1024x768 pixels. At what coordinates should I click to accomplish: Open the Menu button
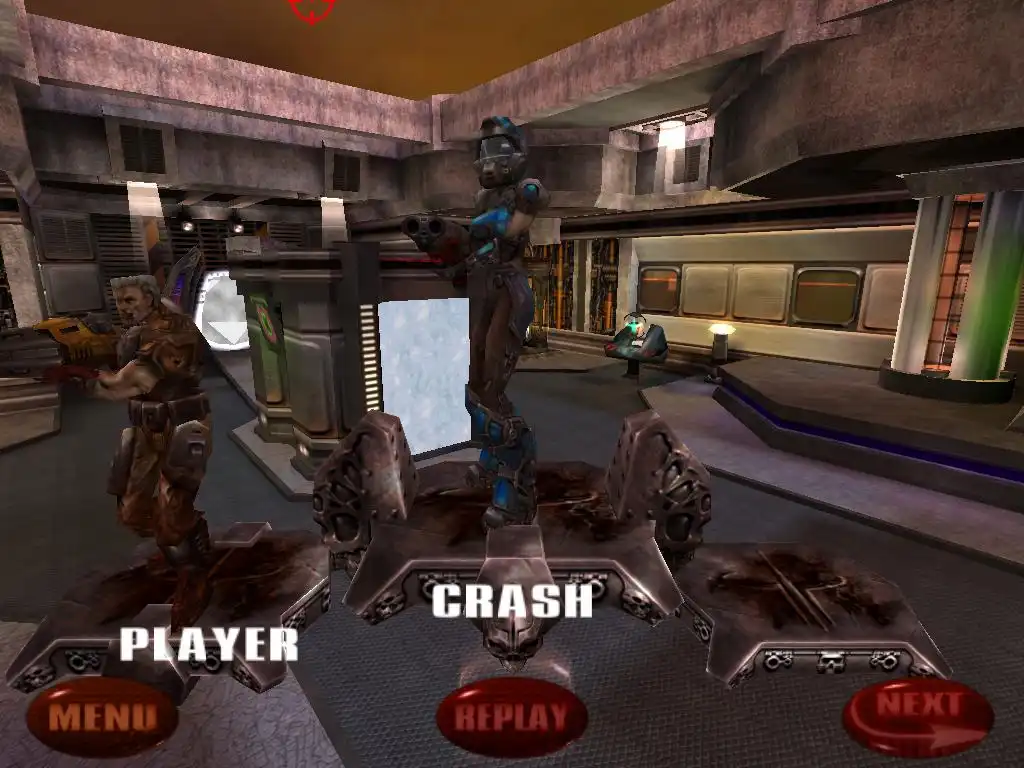click(102, 716)
